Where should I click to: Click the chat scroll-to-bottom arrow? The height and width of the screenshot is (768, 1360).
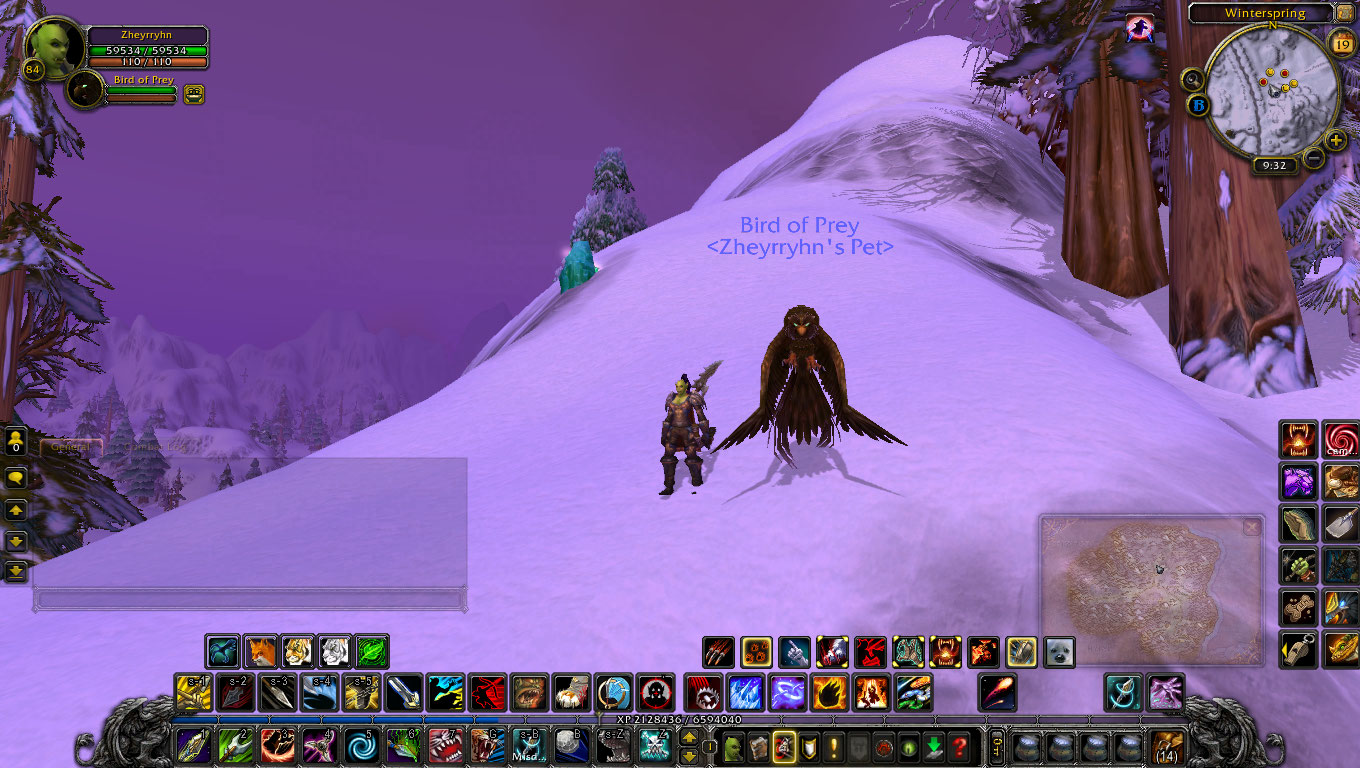pos(14,572)
